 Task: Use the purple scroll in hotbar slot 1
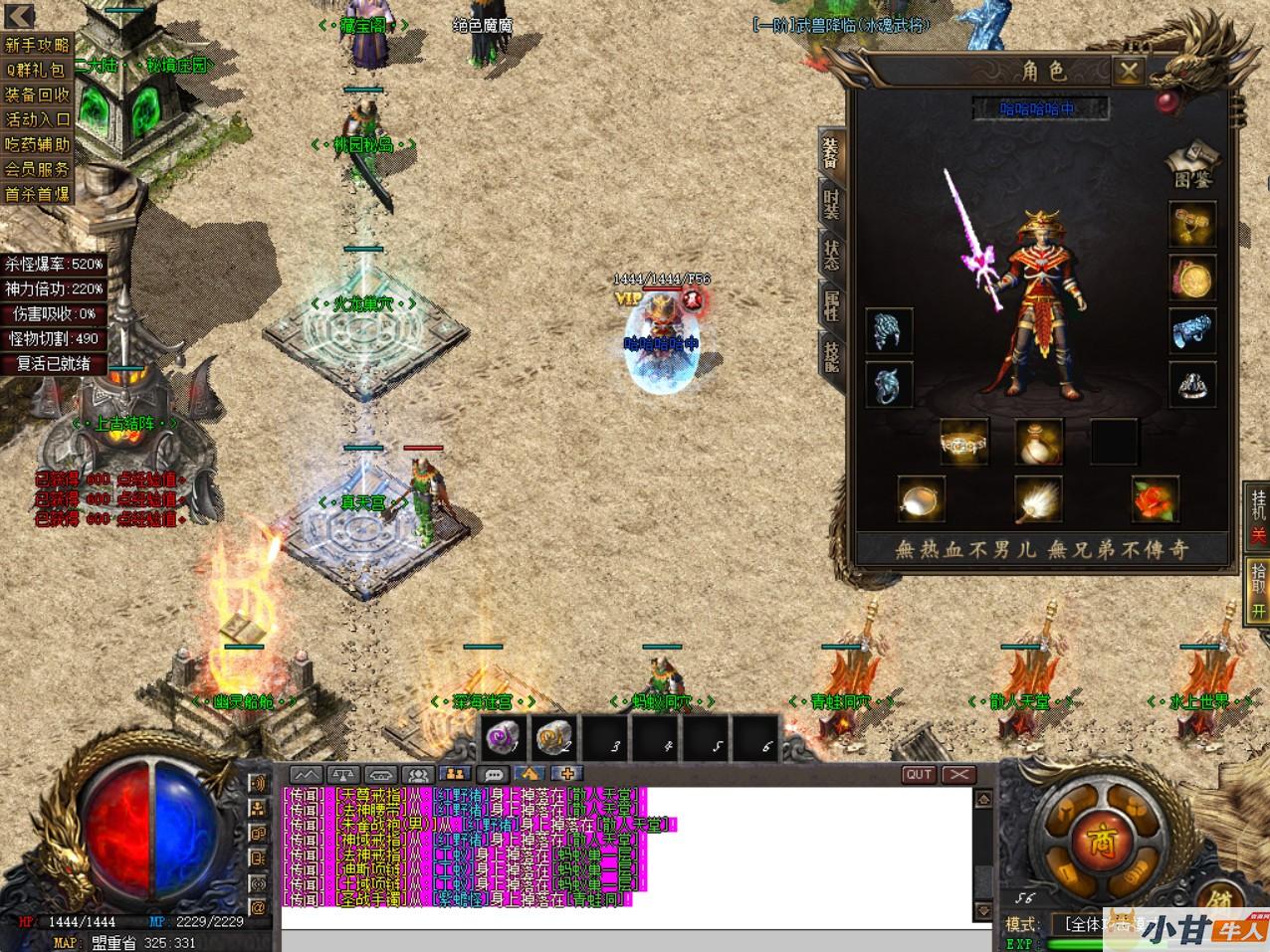point(503,737)
